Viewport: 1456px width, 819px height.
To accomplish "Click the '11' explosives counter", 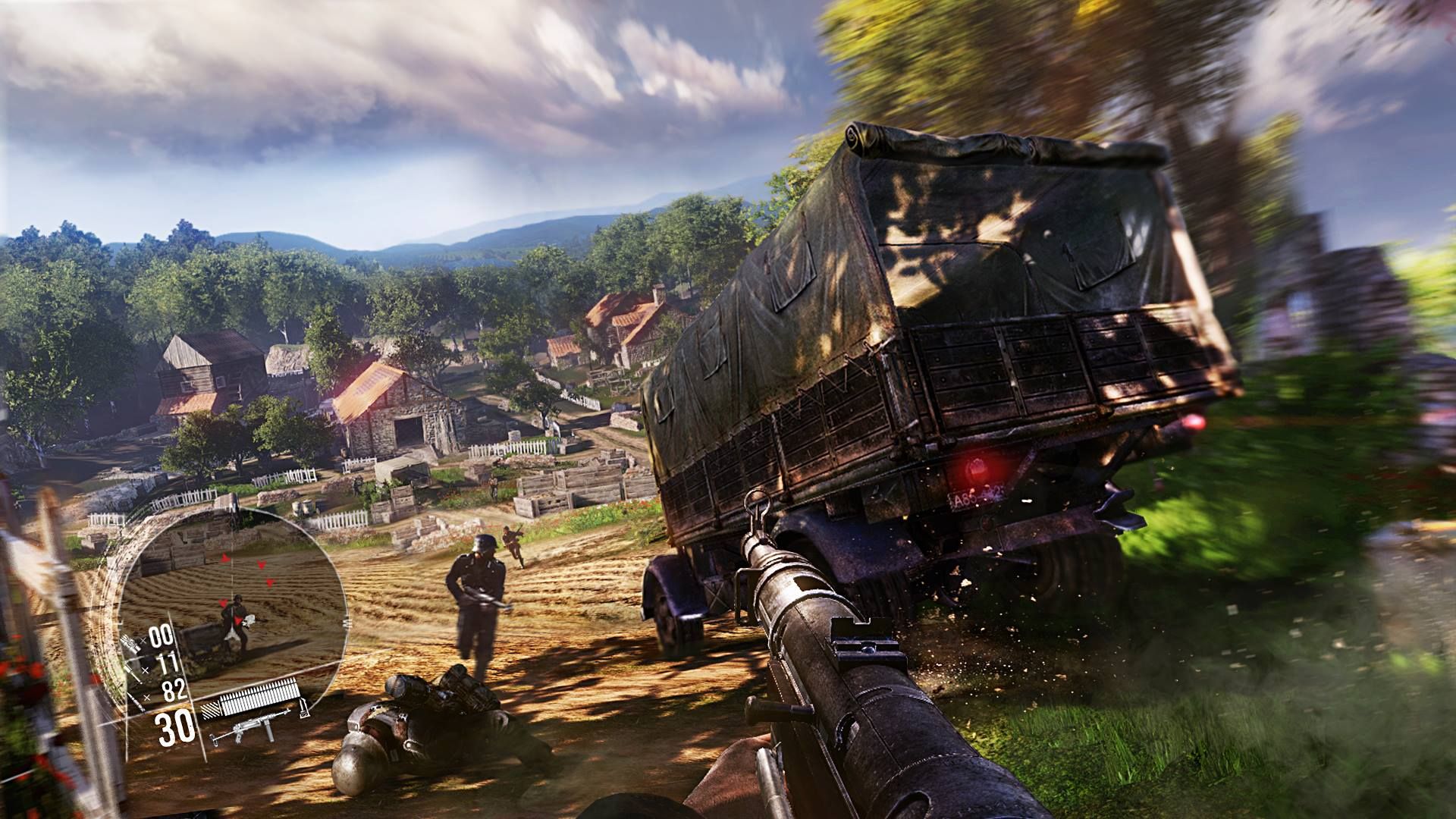I will coord(168,662).
